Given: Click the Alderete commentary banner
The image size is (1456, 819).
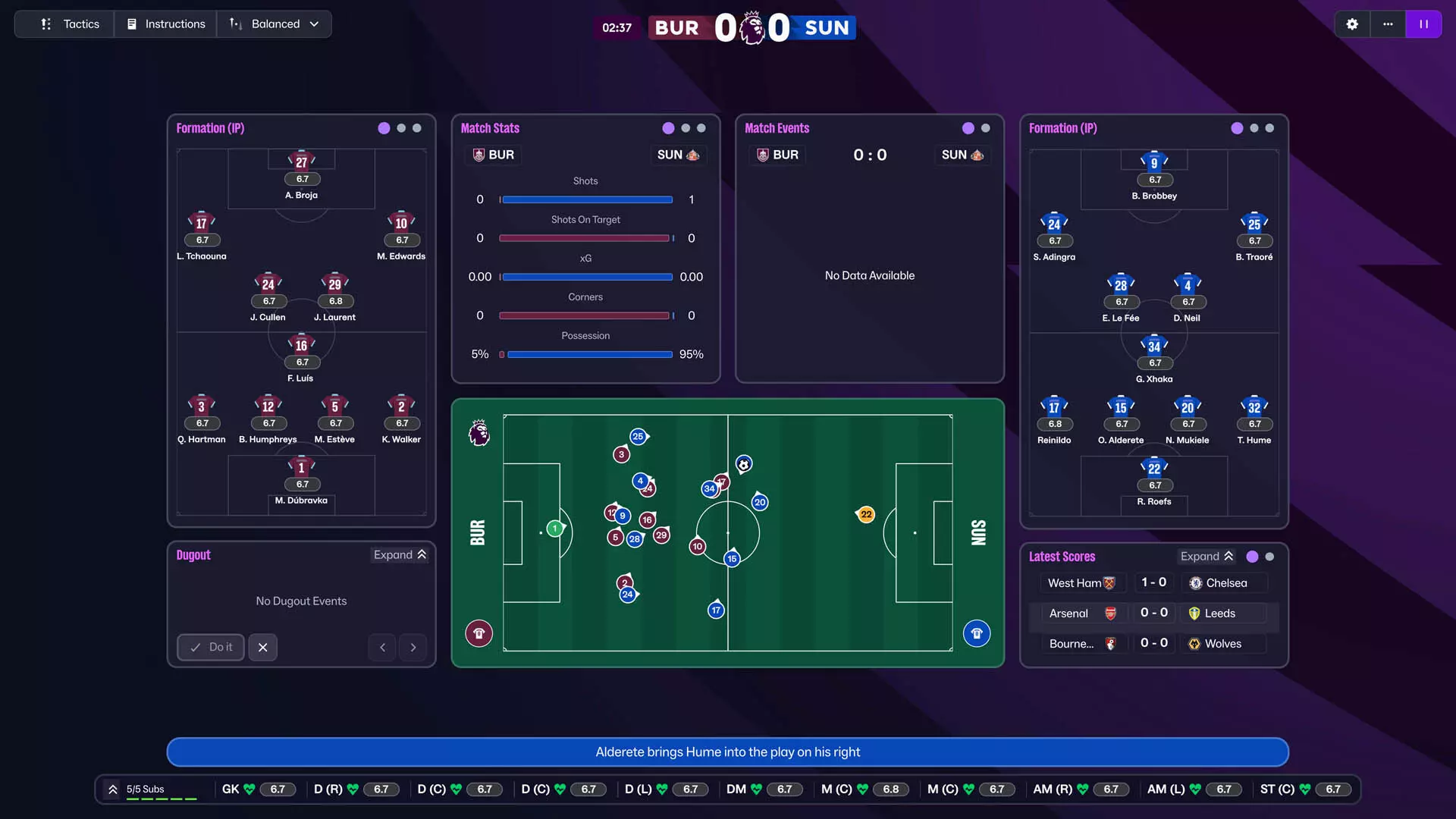Looking at the screenshot, I should tap(728, 752).
